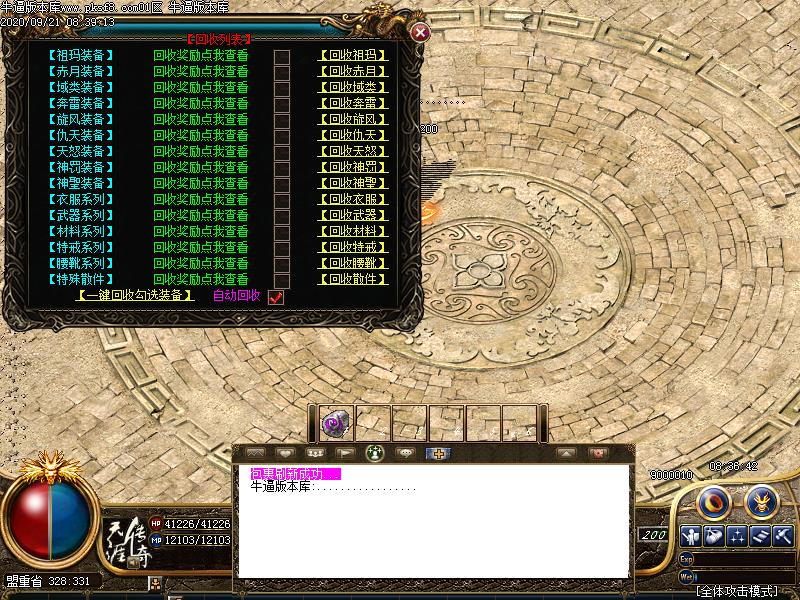The height and width of the screenshot is (600, 800).
Task: Close the 回收列表 recycle panel
Action: 421,32
